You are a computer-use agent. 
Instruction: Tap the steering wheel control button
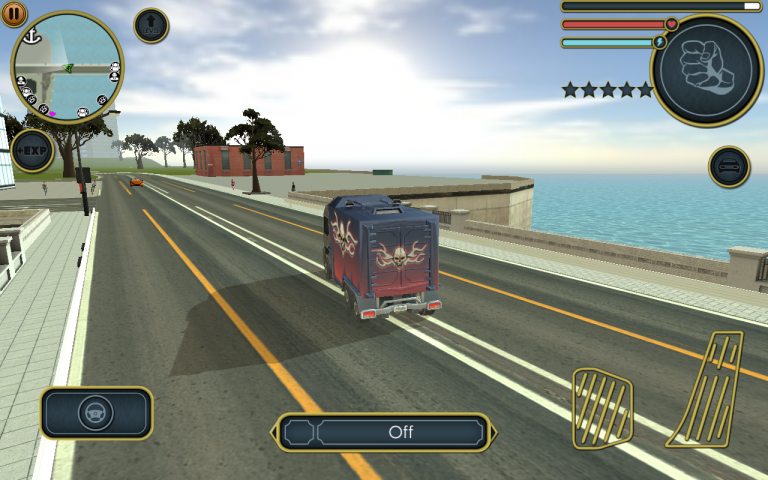click(96, 413)
